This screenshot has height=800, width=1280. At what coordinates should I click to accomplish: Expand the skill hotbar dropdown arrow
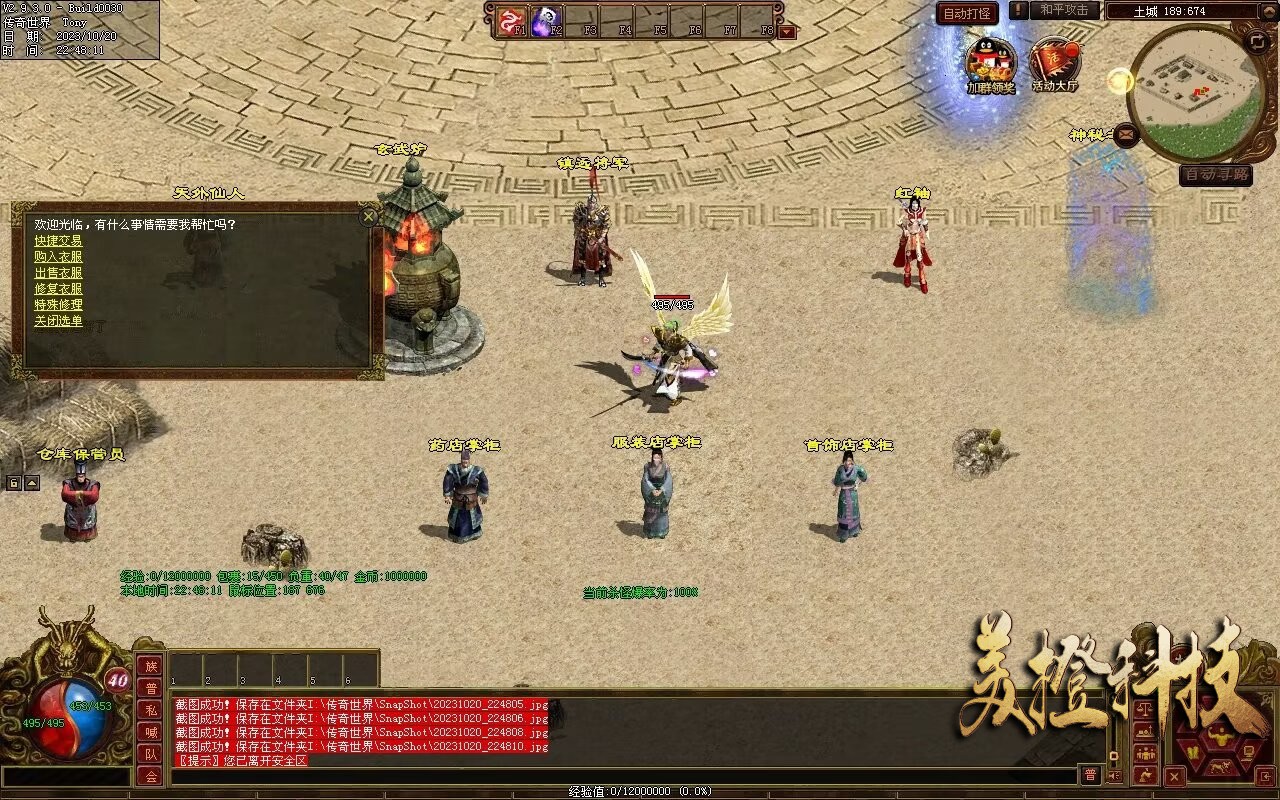pyautogui.click(x=788, y=31)
